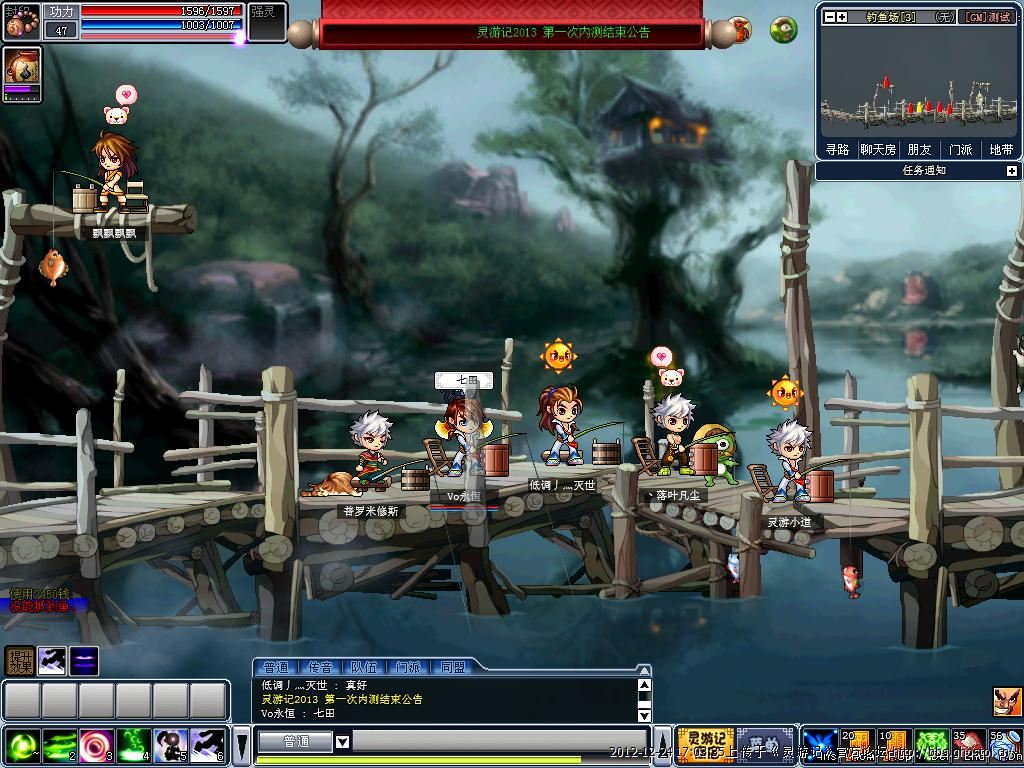The height and width of the screenshot is (768, 1024).
Task: Switch chat to the 队伍 team tab
Action: tap(364, 667)
